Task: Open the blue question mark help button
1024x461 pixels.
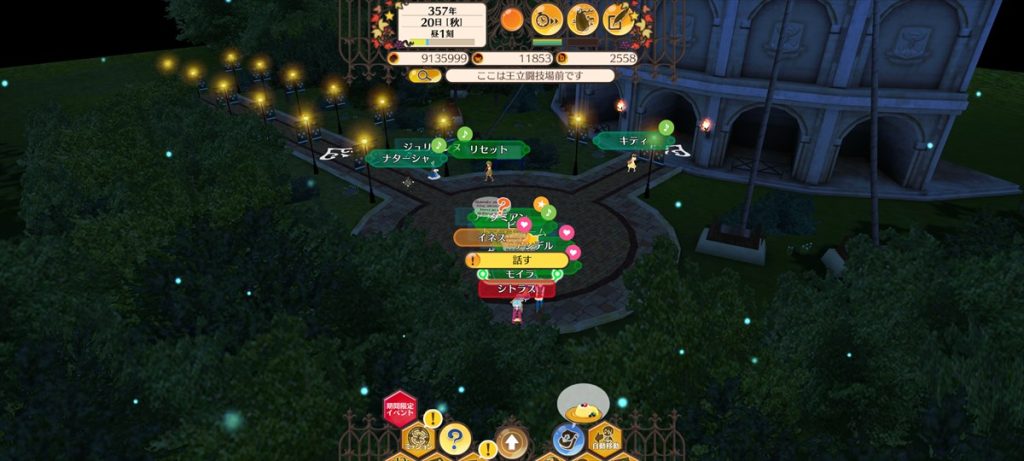Action: click(454, 438)
